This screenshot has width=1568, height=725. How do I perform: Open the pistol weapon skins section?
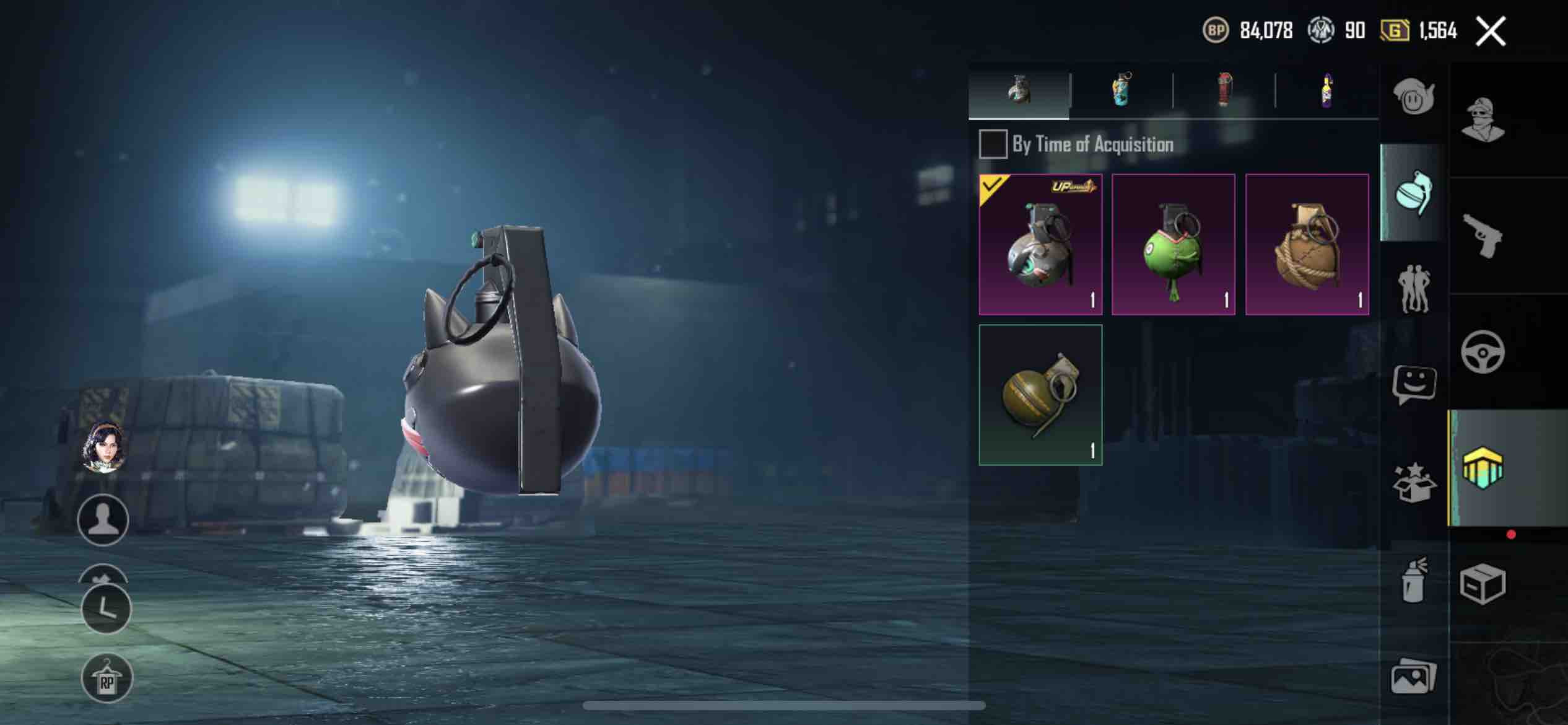click(1483, 235)
